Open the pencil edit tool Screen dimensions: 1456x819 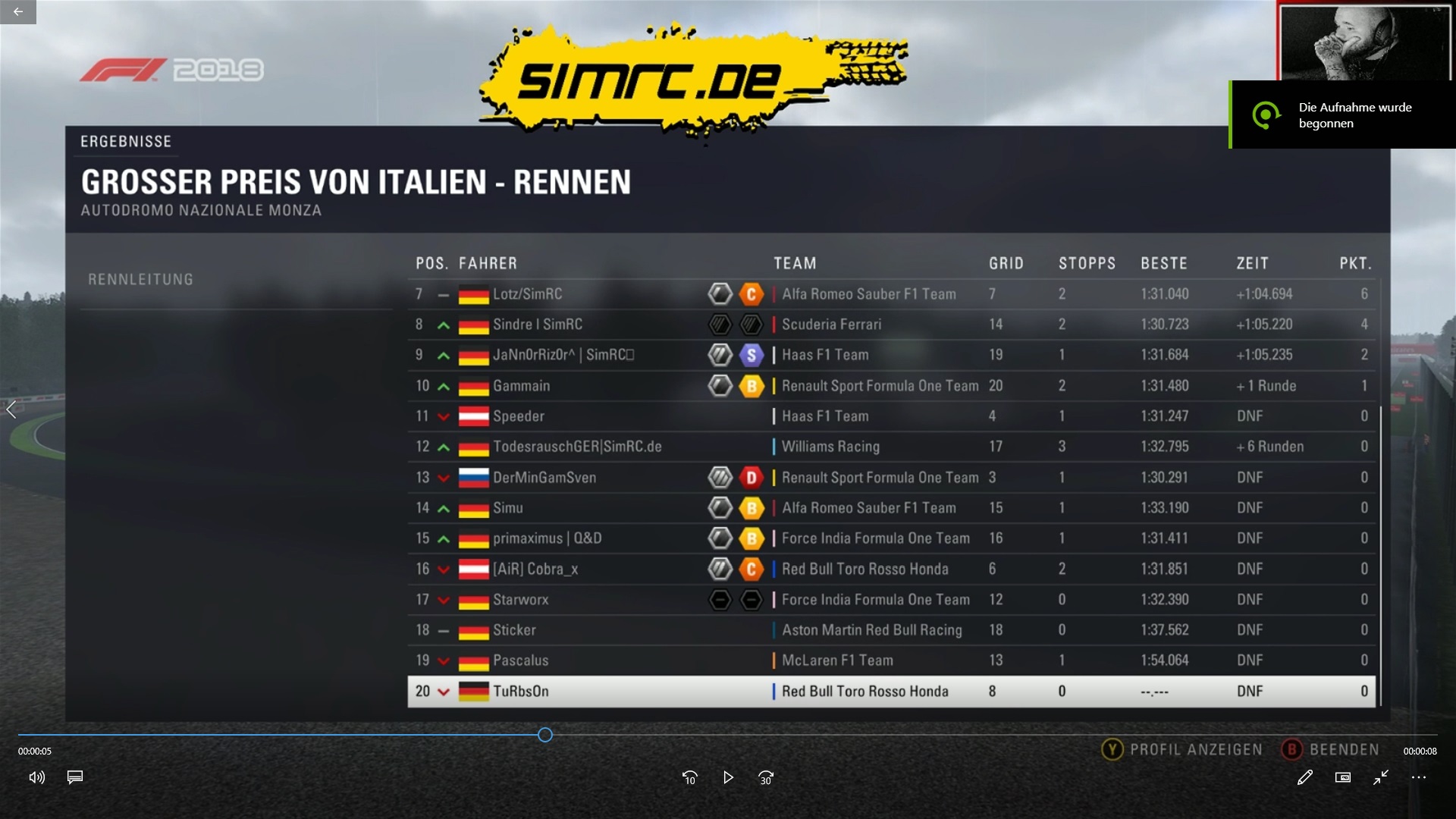pos(1304,777)
